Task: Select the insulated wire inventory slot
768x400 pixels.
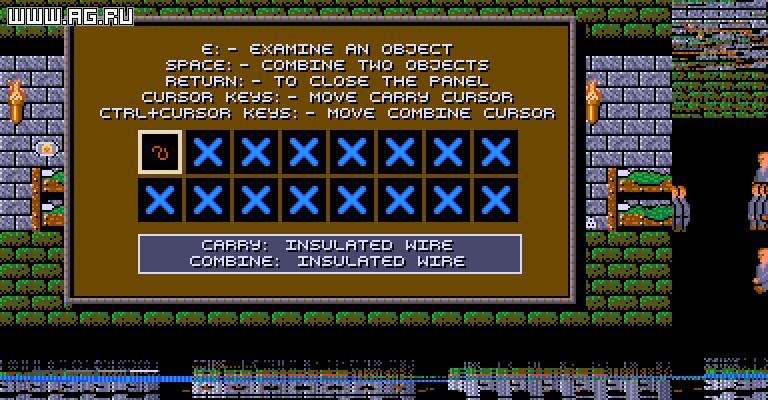Action: (160, 152)
